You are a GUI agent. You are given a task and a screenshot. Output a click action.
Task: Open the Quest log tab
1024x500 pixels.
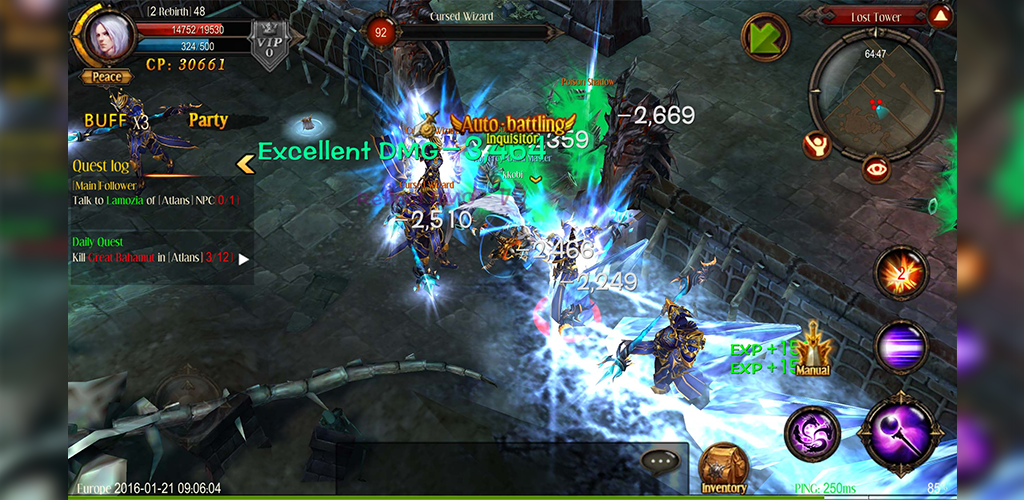101,166
